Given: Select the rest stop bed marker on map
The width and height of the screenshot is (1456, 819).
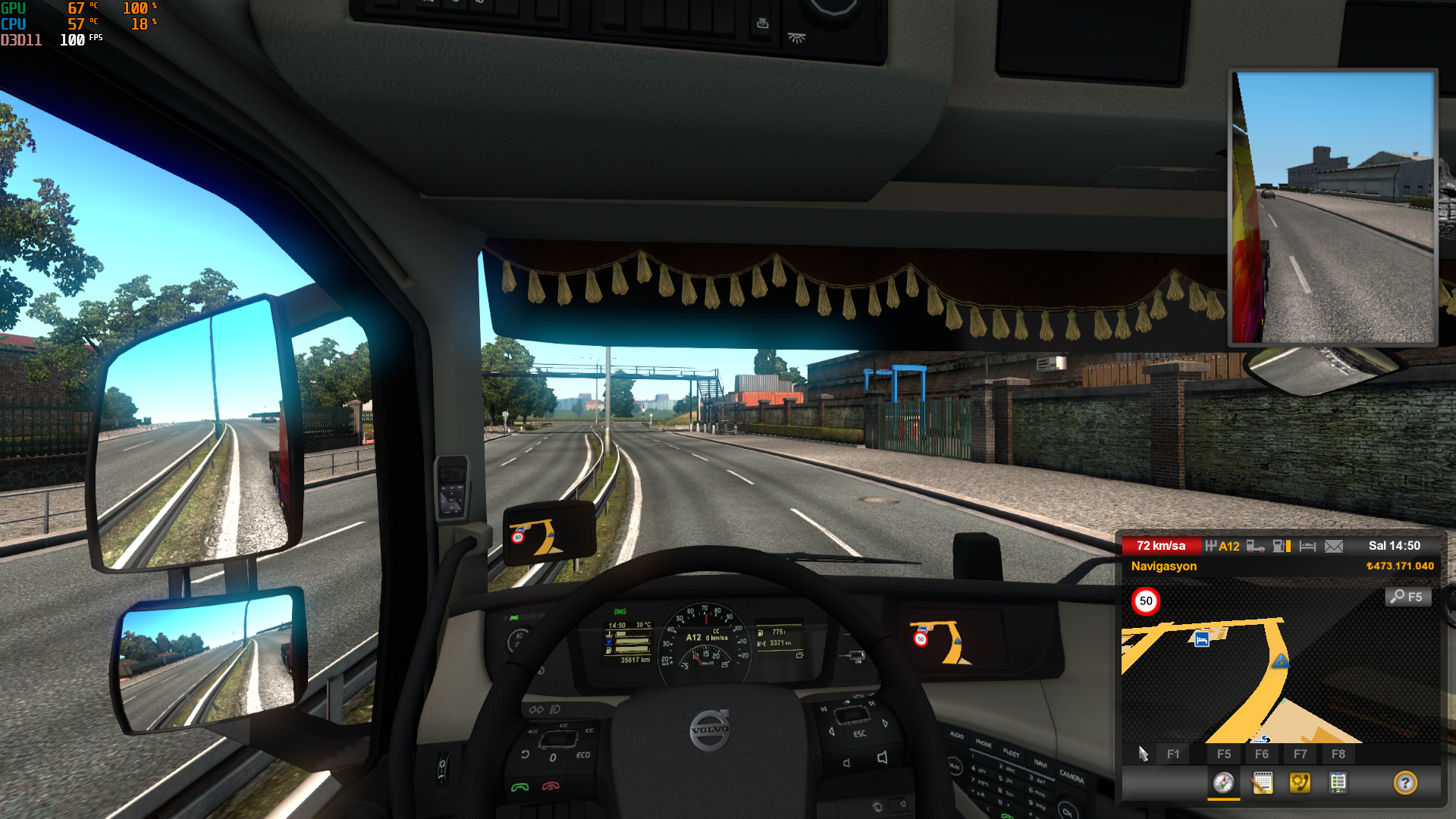Looking at the screenshot, I should [1202, 639].
